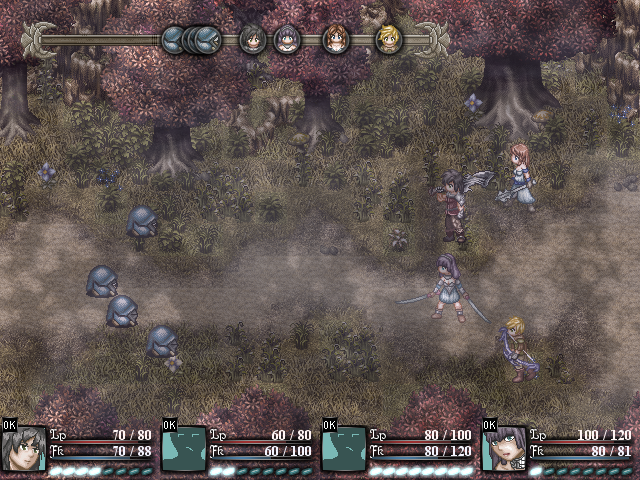Click the party portrait with 100/120 LP
The height and width of the screenshot is (480, 640).
[x=504, y=448]
